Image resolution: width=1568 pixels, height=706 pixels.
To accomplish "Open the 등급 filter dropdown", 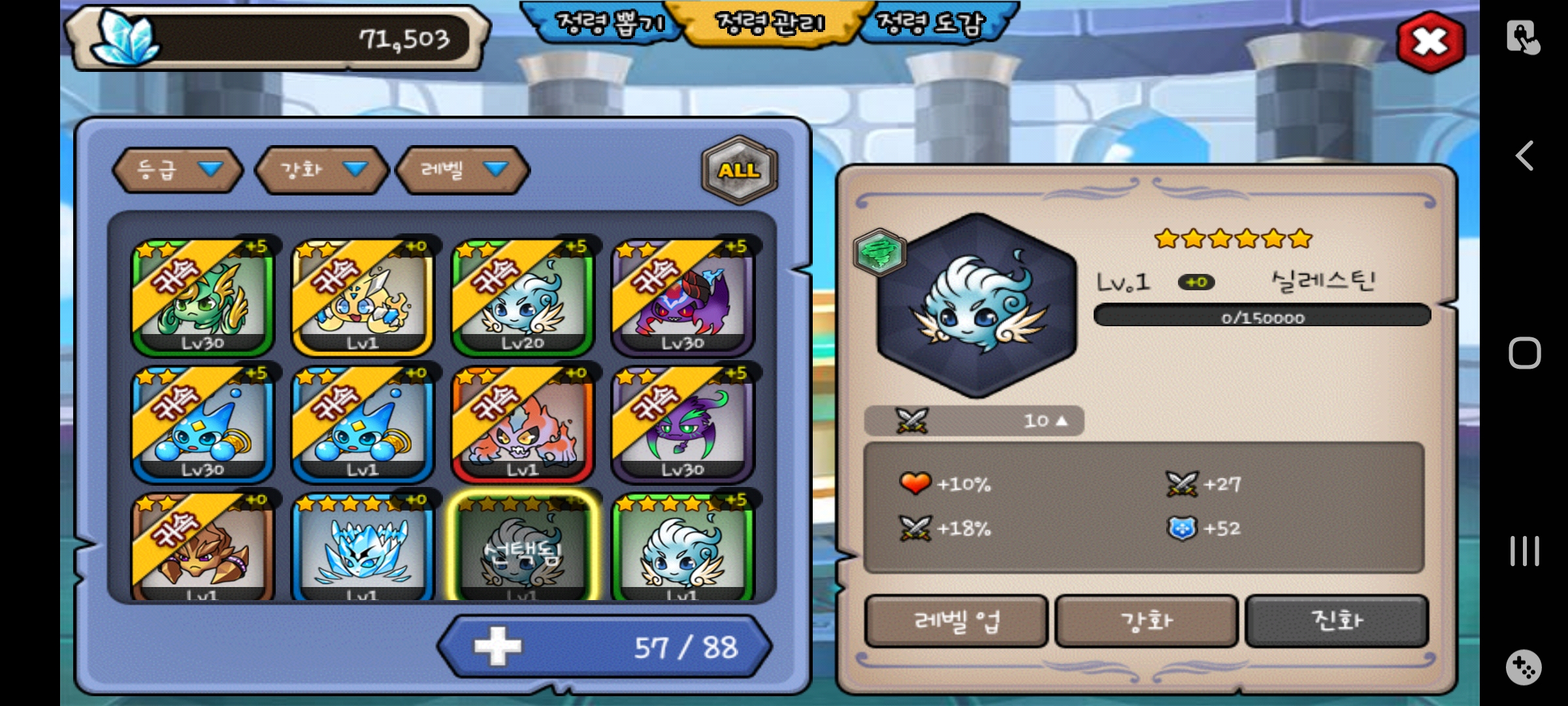I will pyautogui.click(x=178, y=170).
